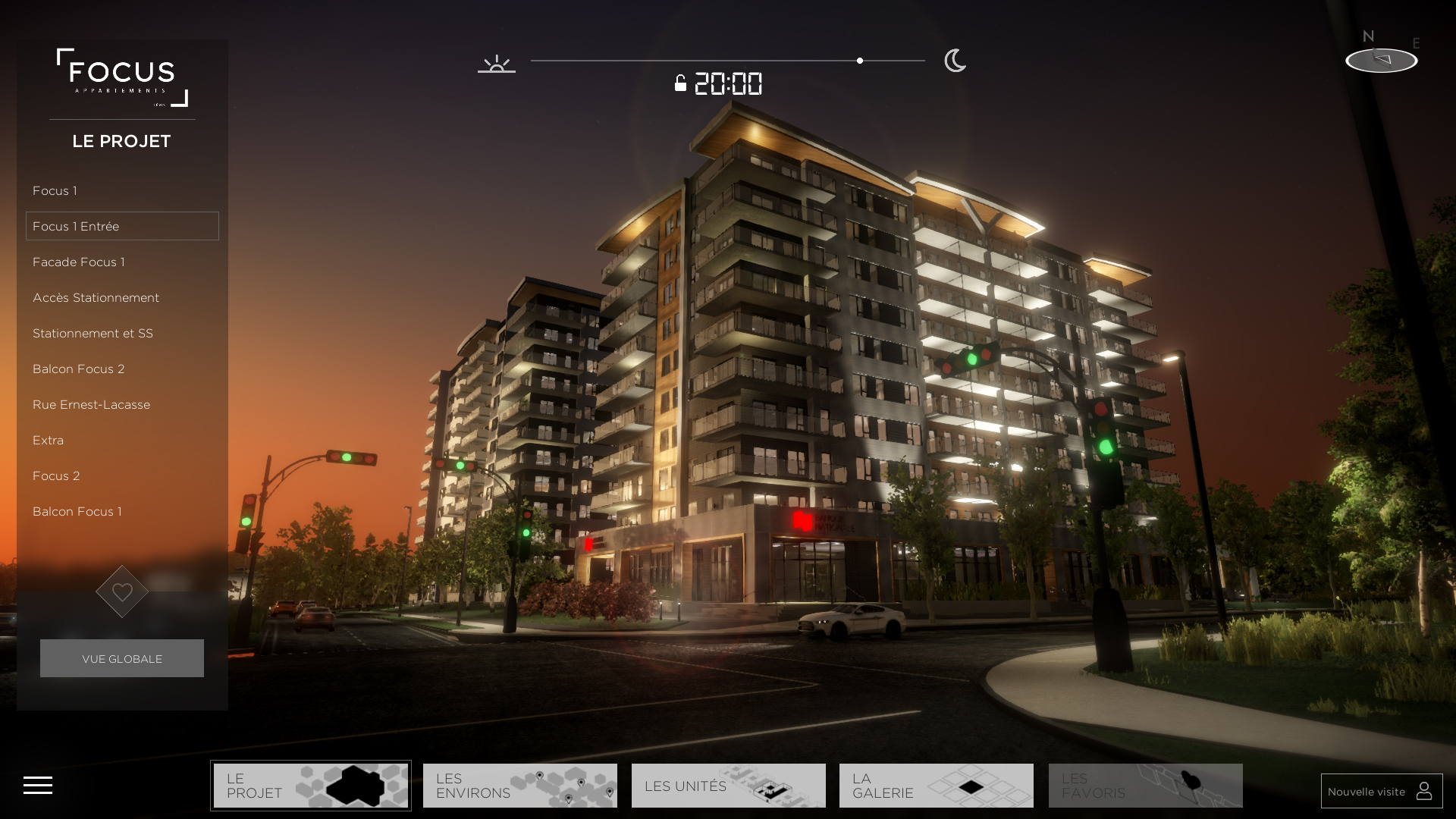Open the Facade Focus 1 view
The image size is (1456, 819).
pyautogui.click(x=79, y=262)
